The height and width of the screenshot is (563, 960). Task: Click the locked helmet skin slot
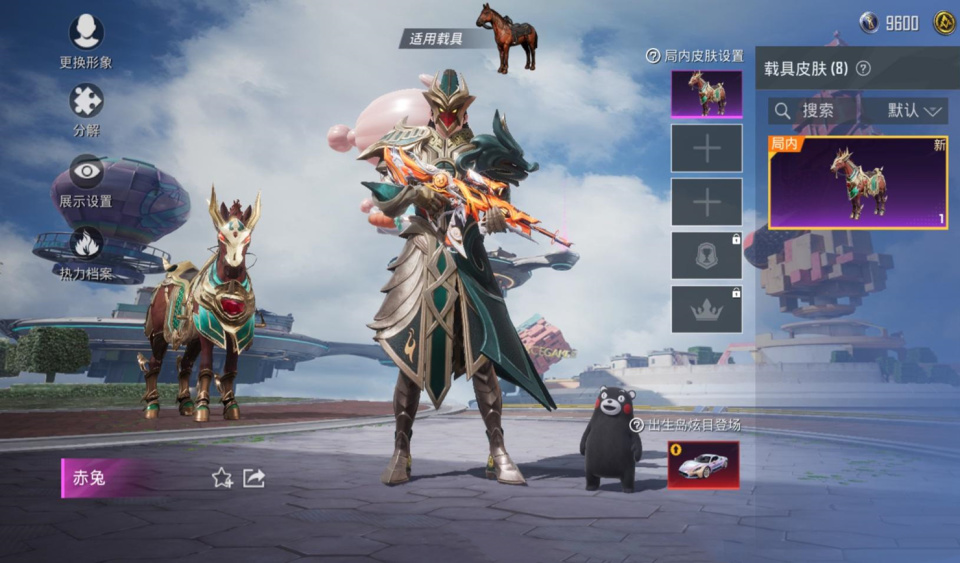click(x=706, y=255)
